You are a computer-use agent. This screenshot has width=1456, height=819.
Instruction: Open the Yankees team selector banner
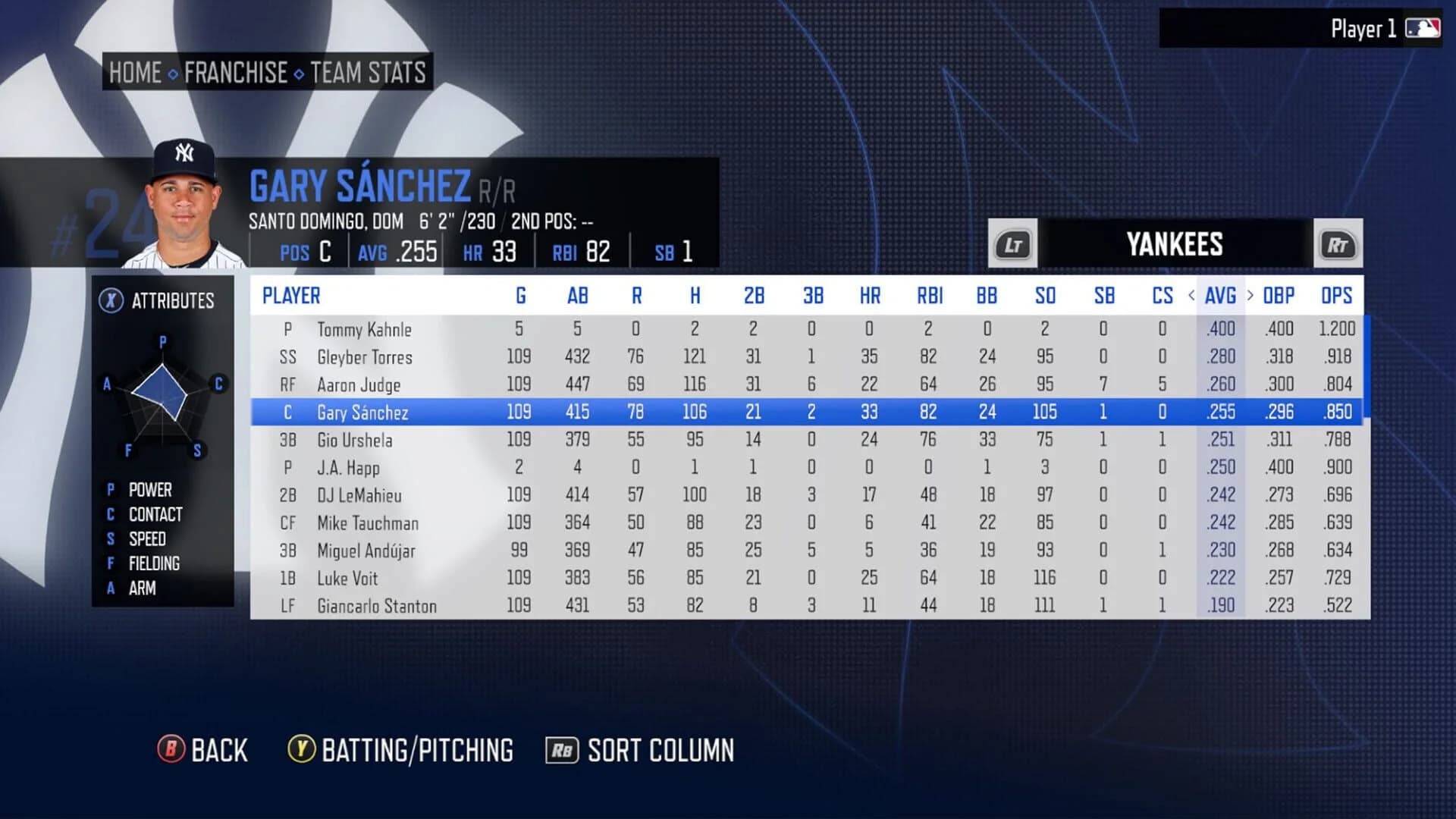click(x=1175, y=244)
